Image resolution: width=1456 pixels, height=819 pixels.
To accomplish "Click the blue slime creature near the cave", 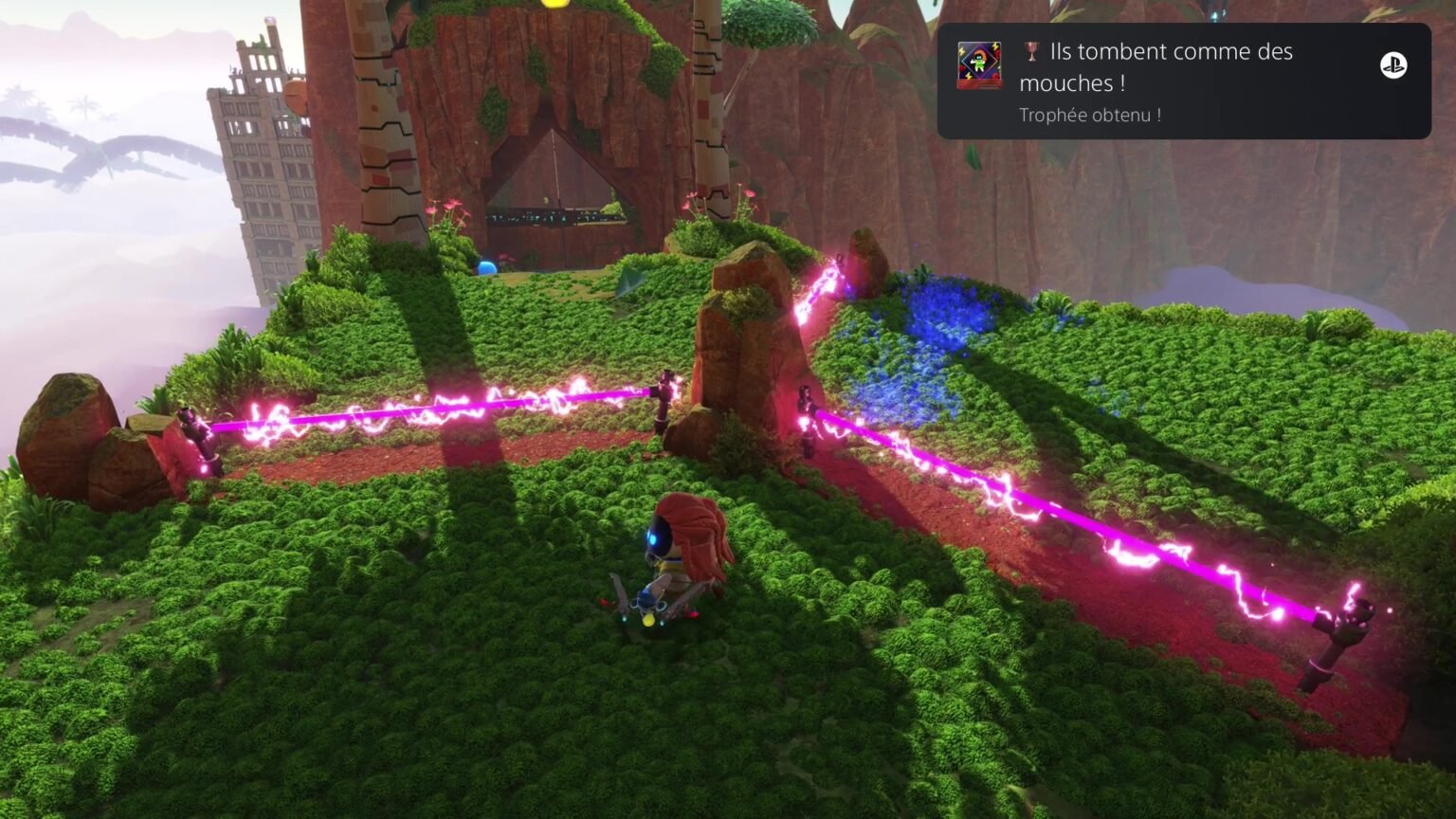I will pos(489,268).
